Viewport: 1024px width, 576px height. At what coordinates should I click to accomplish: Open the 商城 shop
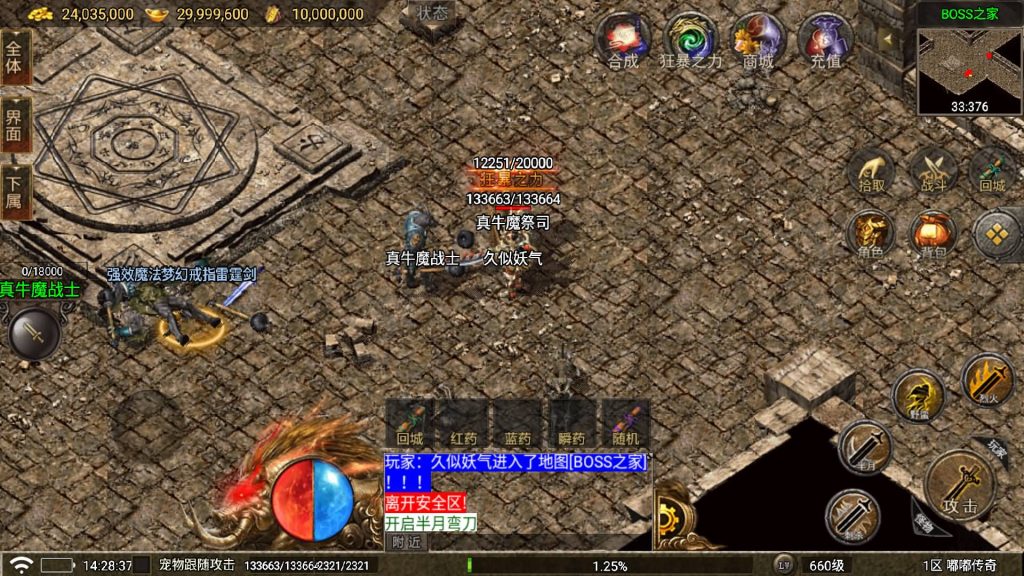pyautogui.click(x=758, y=40)
